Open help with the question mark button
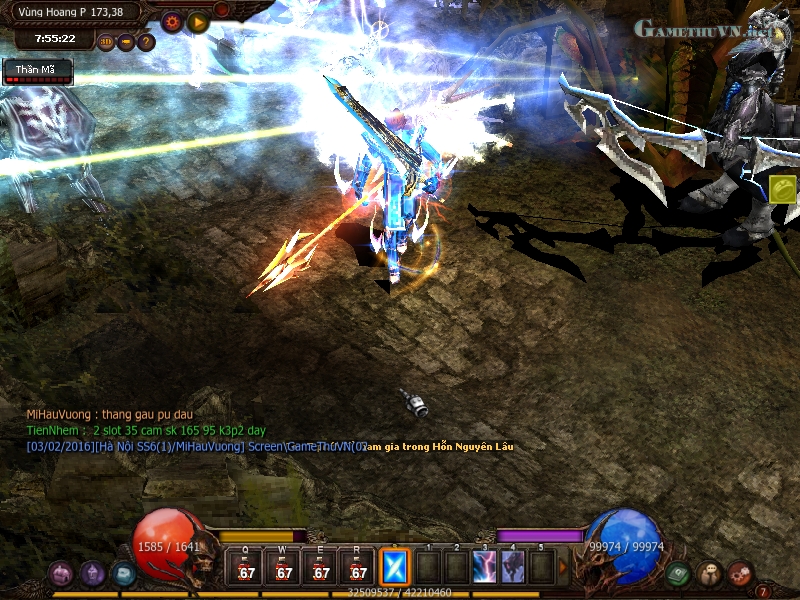Screen dimensions: 800x600 pyautogui.click(x=146, y=42)
